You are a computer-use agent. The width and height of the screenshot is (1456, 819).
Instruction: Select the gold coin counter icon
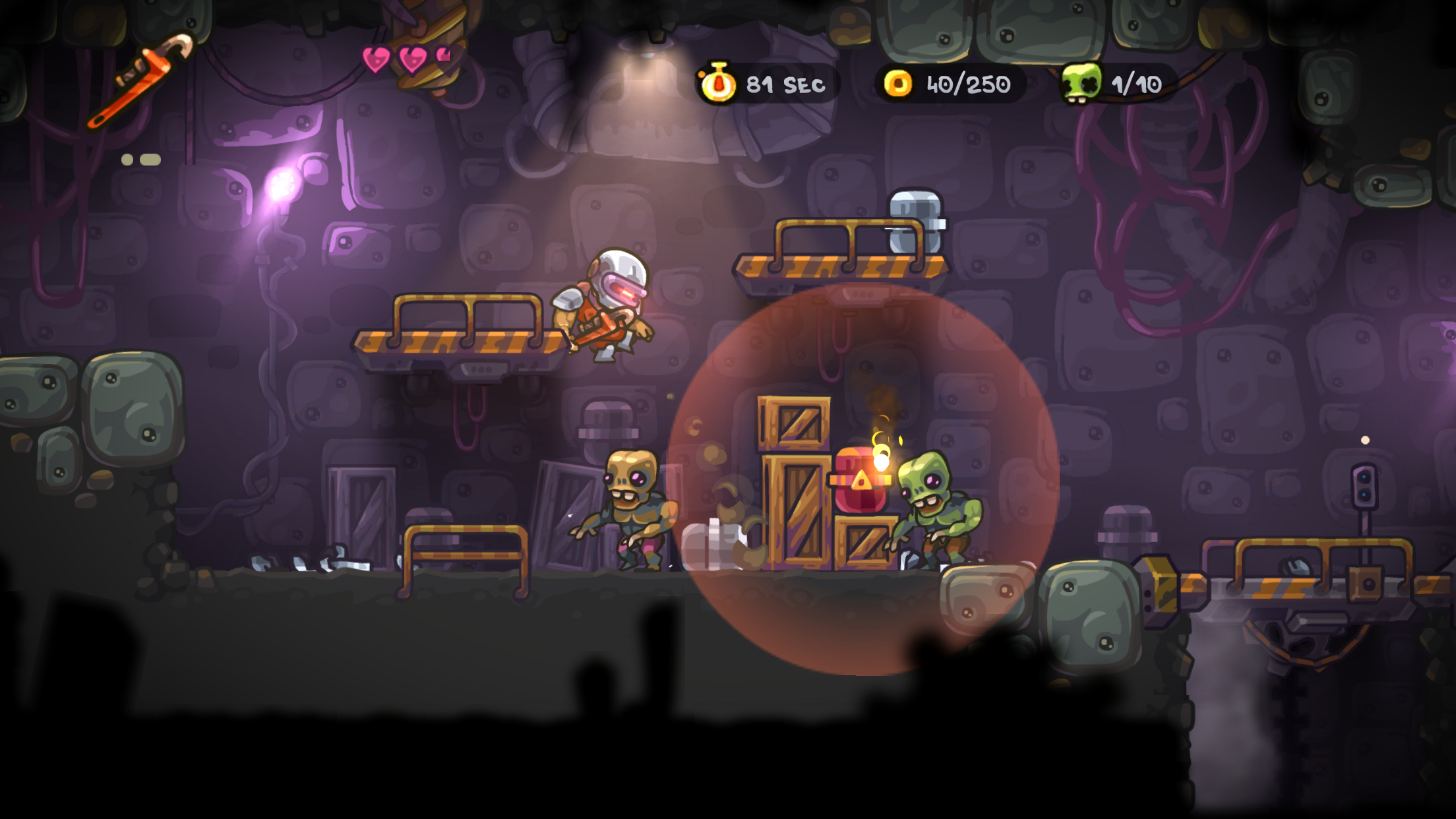coord(899,82)
